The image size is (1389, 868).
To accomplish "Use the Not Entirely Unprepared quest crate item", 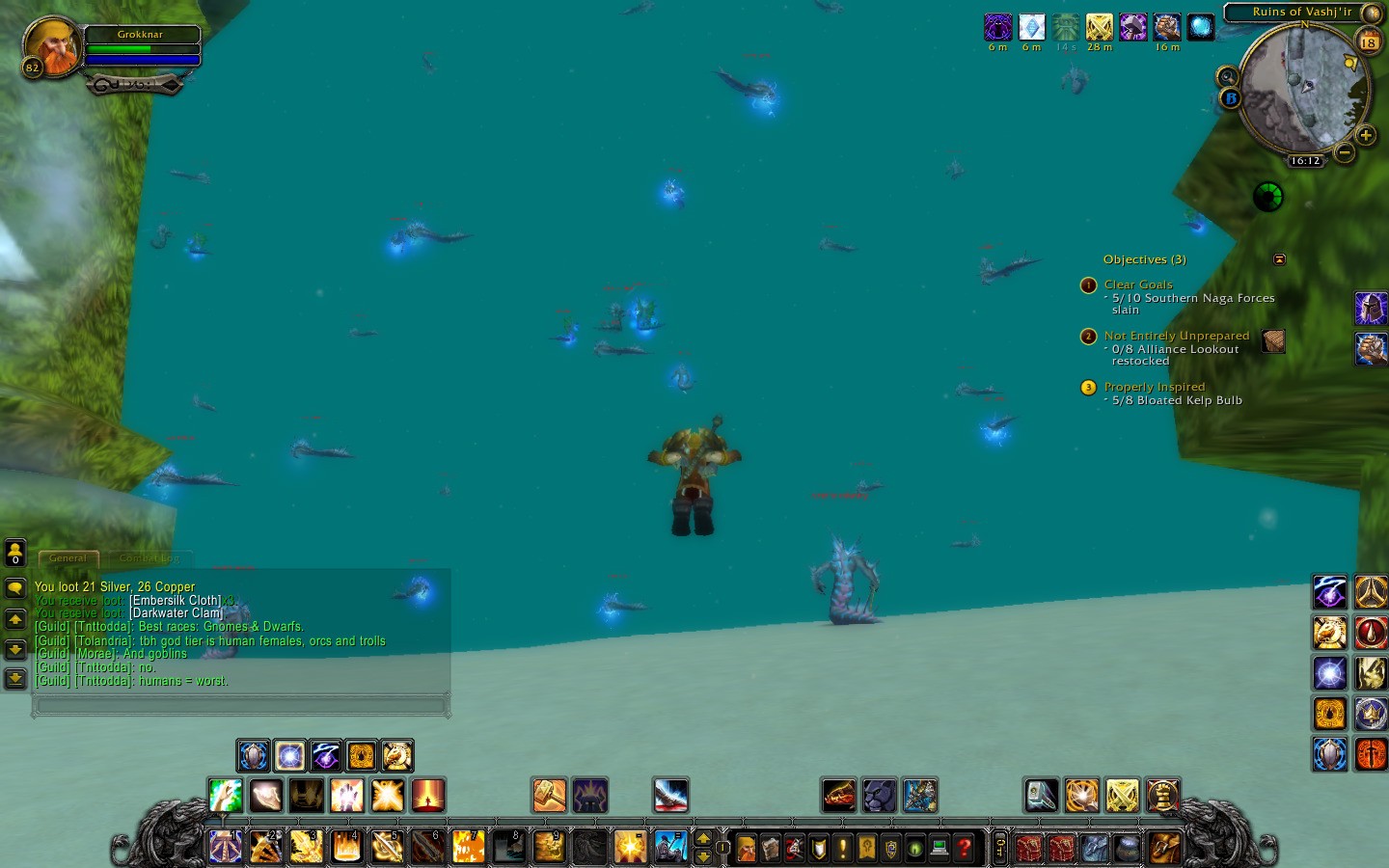I will [1273, 341].
